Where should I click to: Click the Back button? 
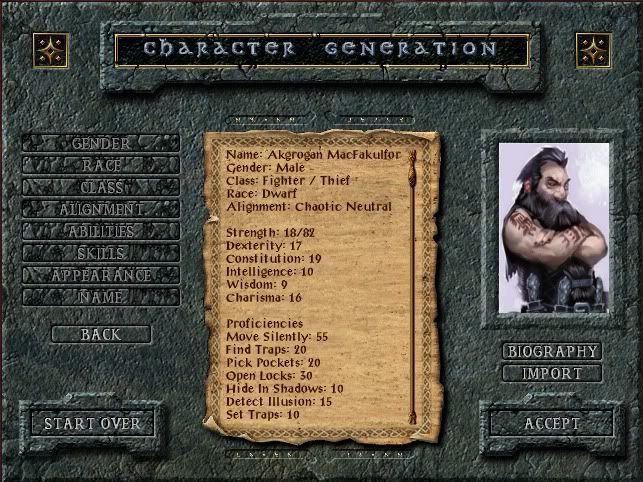101,335
